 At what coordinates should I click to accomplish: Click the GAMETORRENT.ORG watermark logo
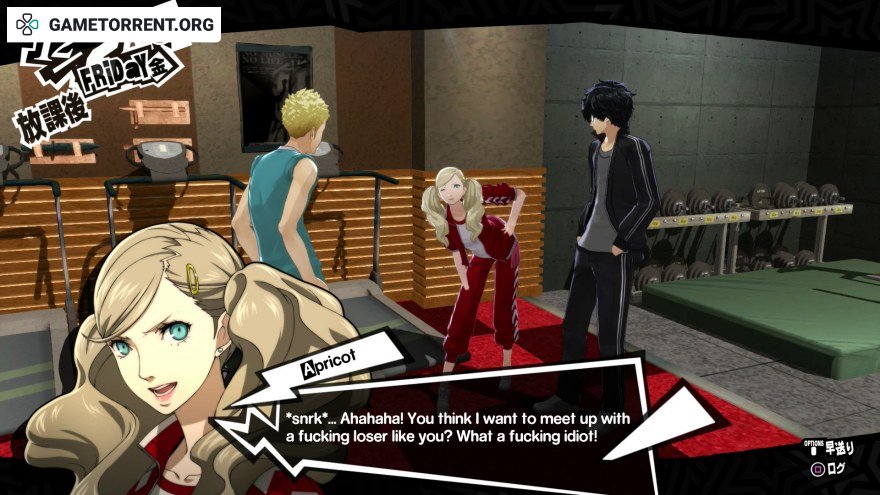(x=115, y=24)
